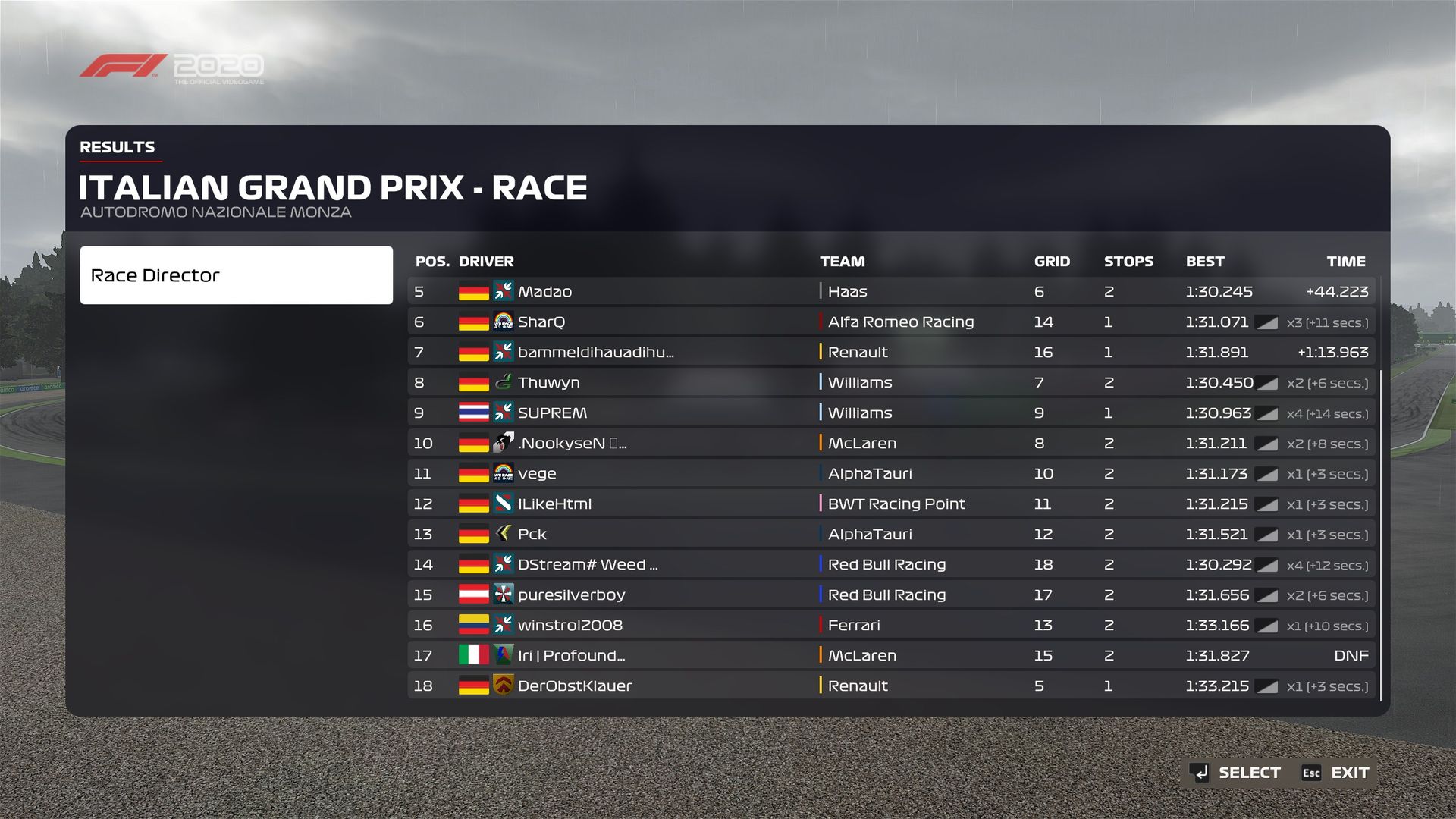Click the Select button
This screenshot has width=1456, height=819.
click(x=1236, y=773)
